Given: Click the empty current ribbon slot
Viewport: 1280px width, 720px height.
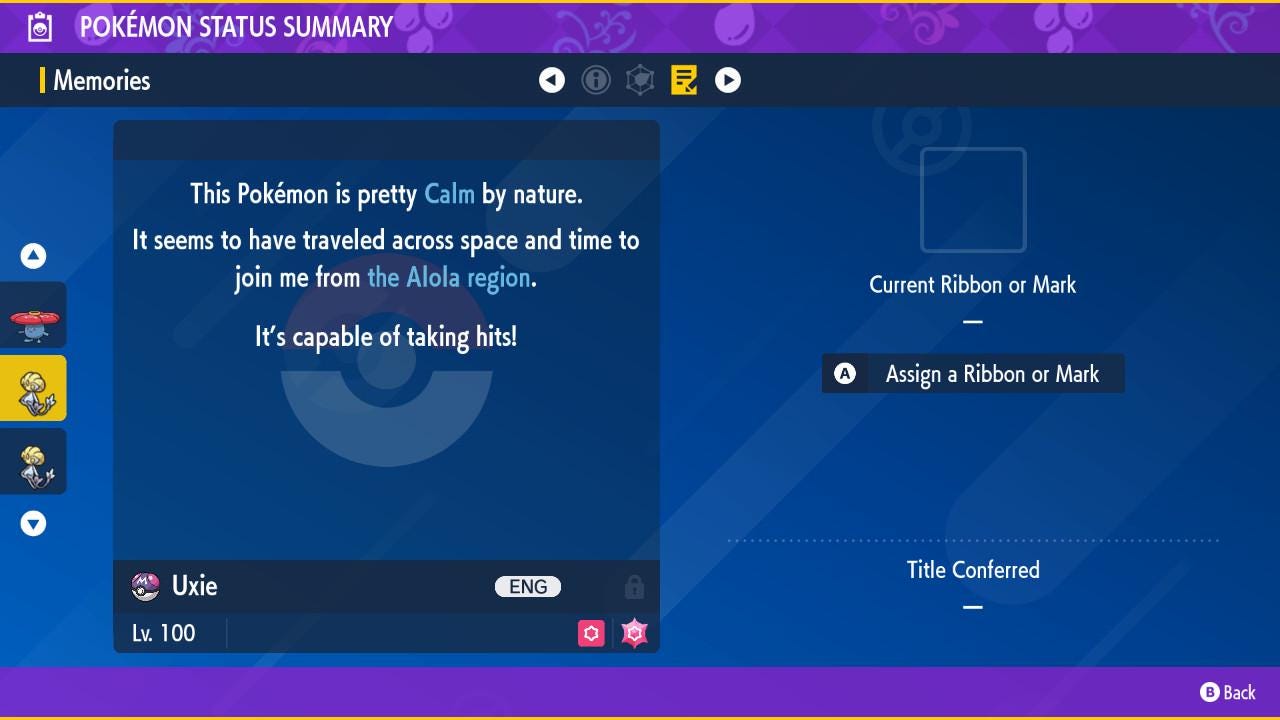Looking at the screenshot, I should coord(973,200).
